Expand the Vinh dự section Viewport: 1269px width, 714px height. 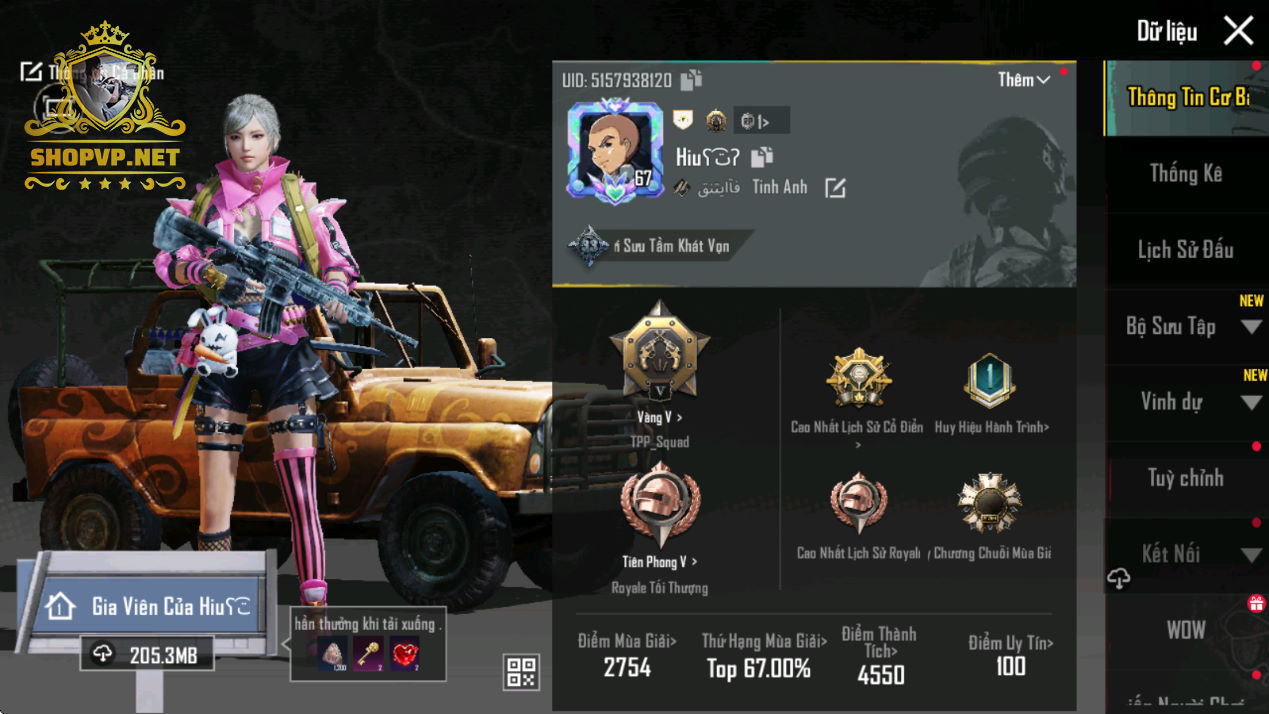pos(1250,403)
